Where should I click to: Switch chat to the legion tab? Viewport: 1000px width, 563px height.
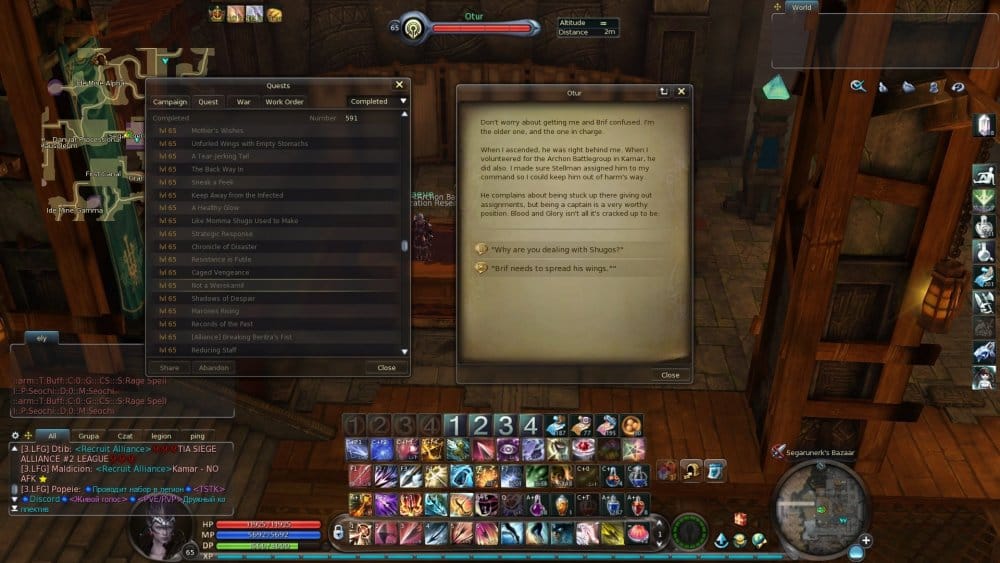[161, 436]
